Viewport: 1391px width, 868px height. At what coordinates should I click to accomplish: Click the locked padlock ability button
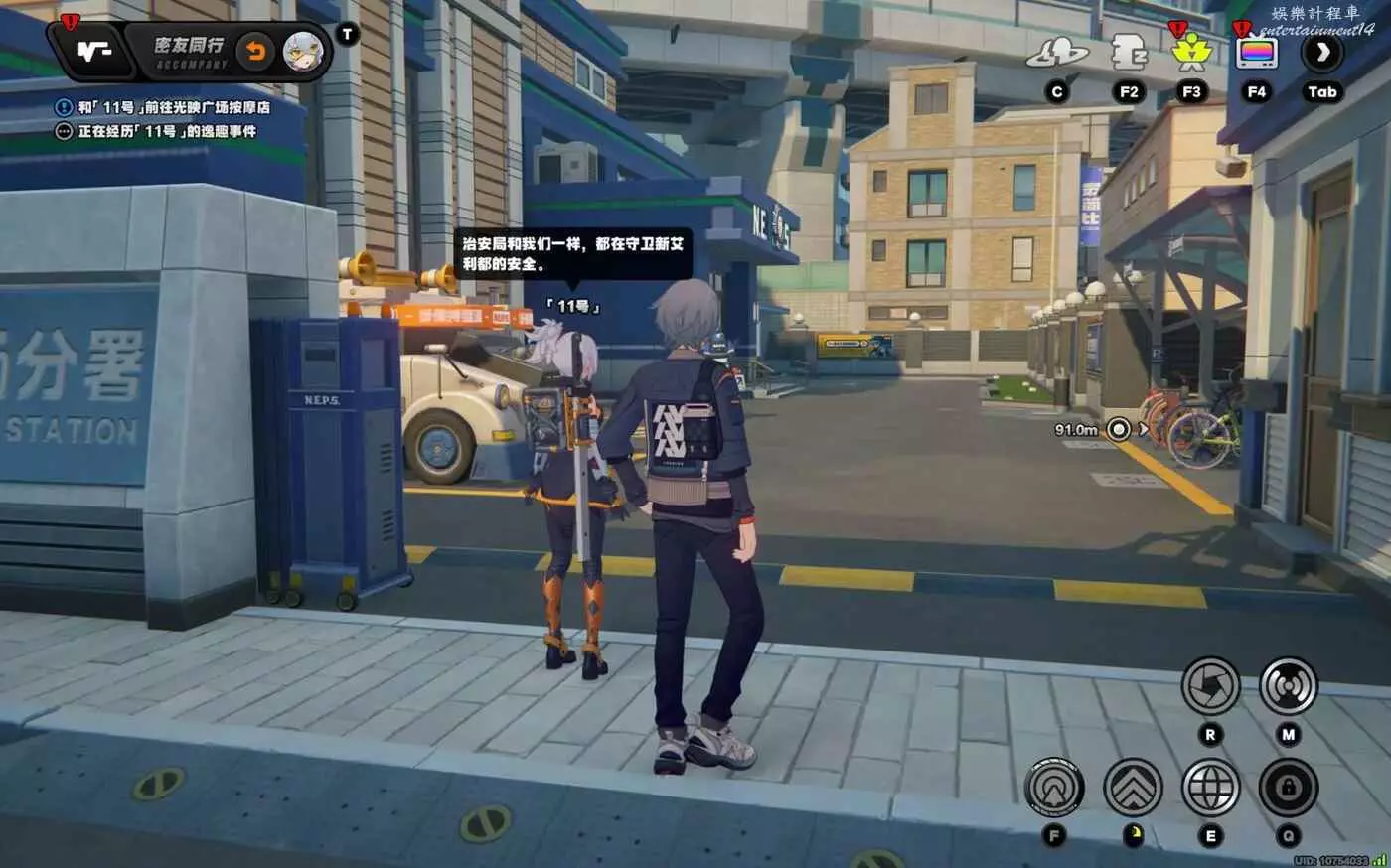pos(1288,789)
